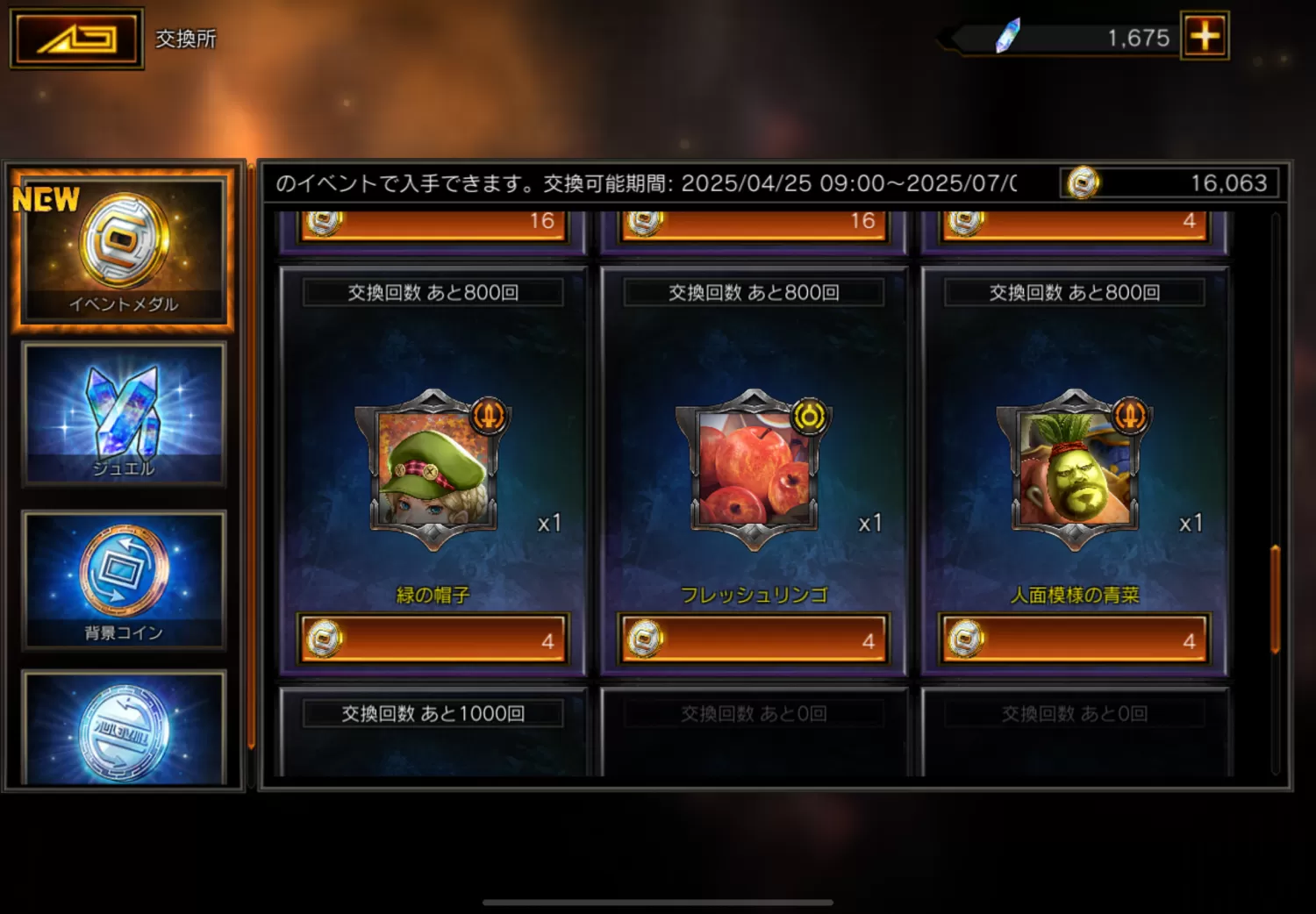Choose the 緑の帽子 item card
Viewport: 1316px width, 914px height.
(x=433, y=469)
